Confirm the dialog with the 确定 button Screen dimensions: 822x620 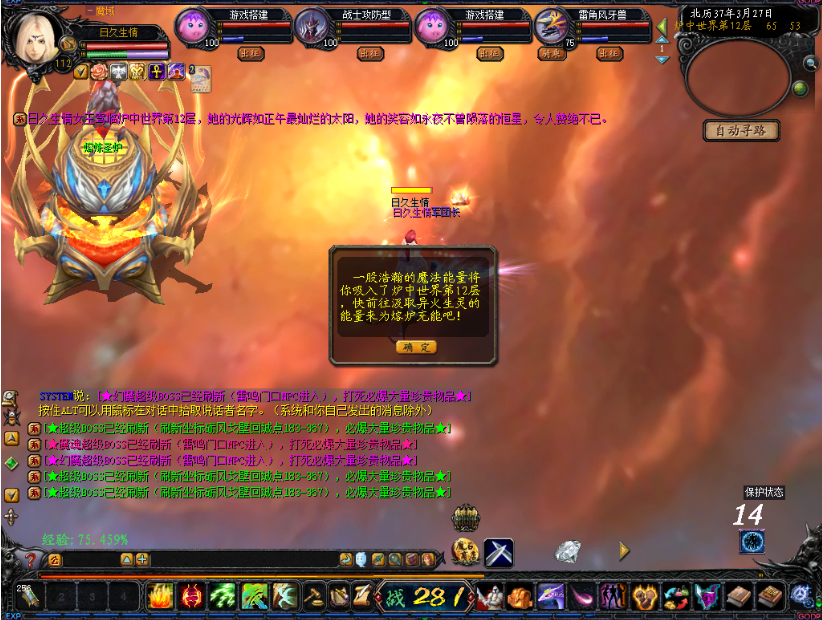click(x=416, y=347)
